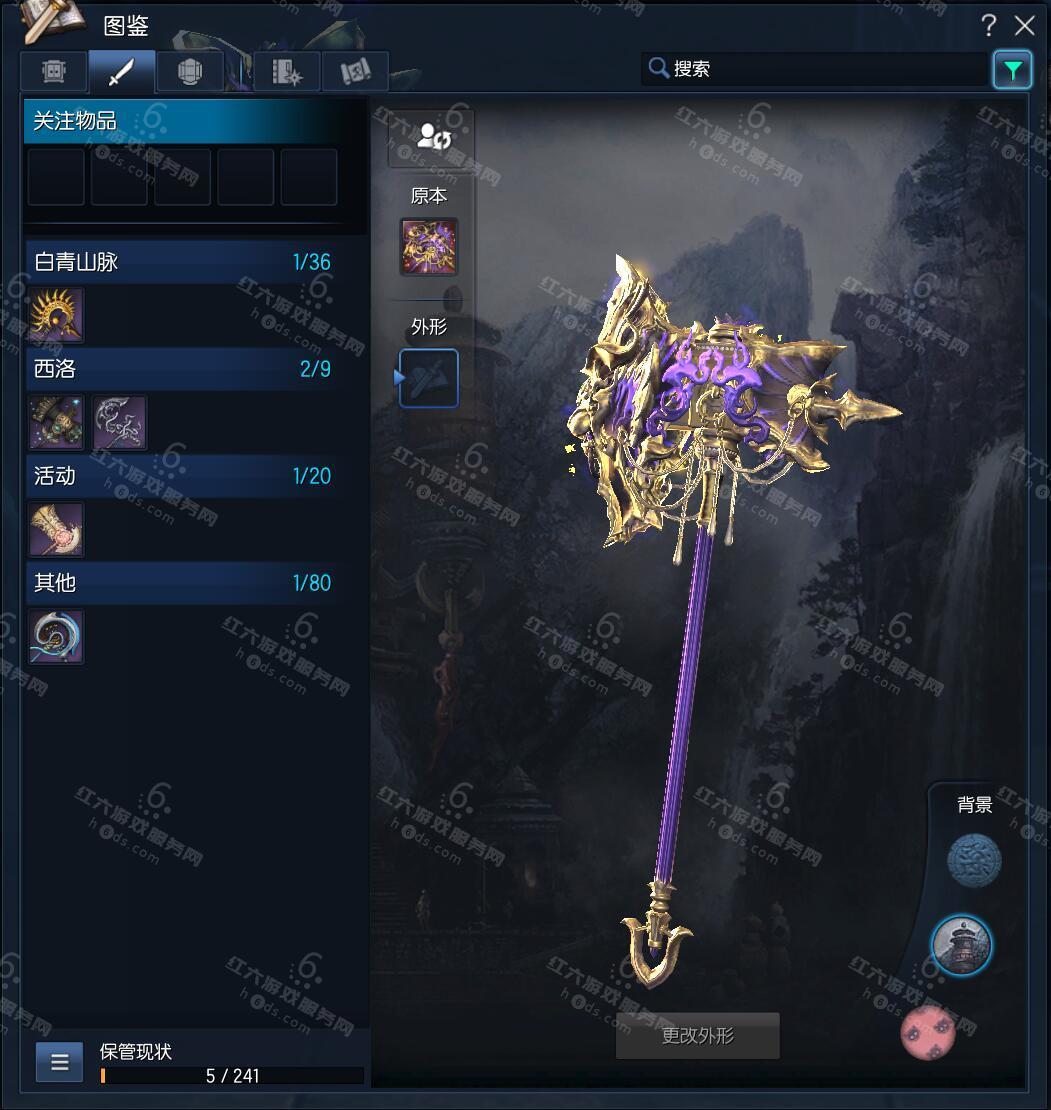Choose the teal gauntlet weapon under 西洛
The height and width of the screenshot is (1110, 1051).
tap(57, 422)
